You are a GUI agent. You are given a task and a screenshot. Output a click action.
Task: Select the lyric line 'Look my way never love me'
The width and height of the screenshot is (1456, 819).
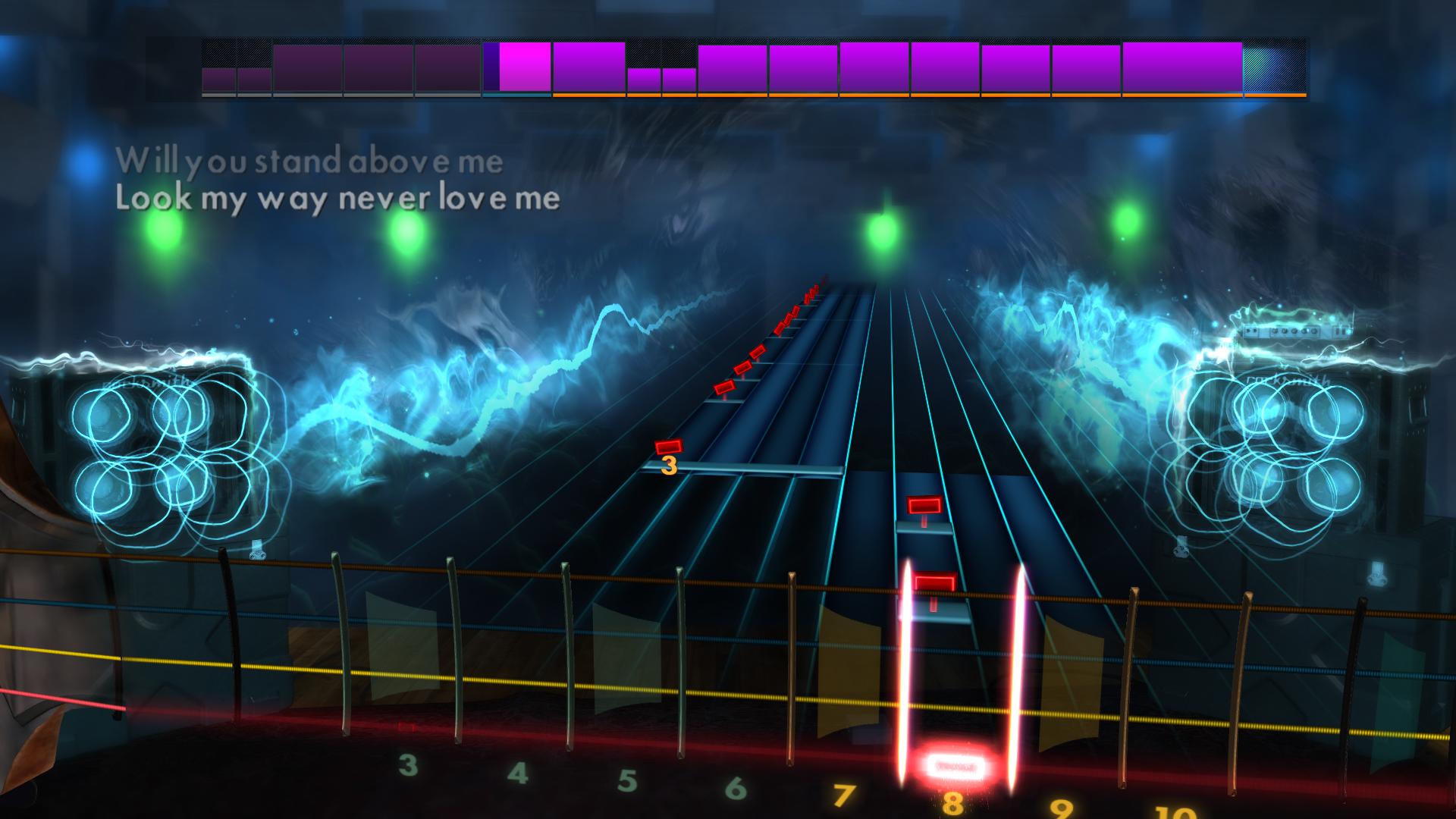coord(337,199)
